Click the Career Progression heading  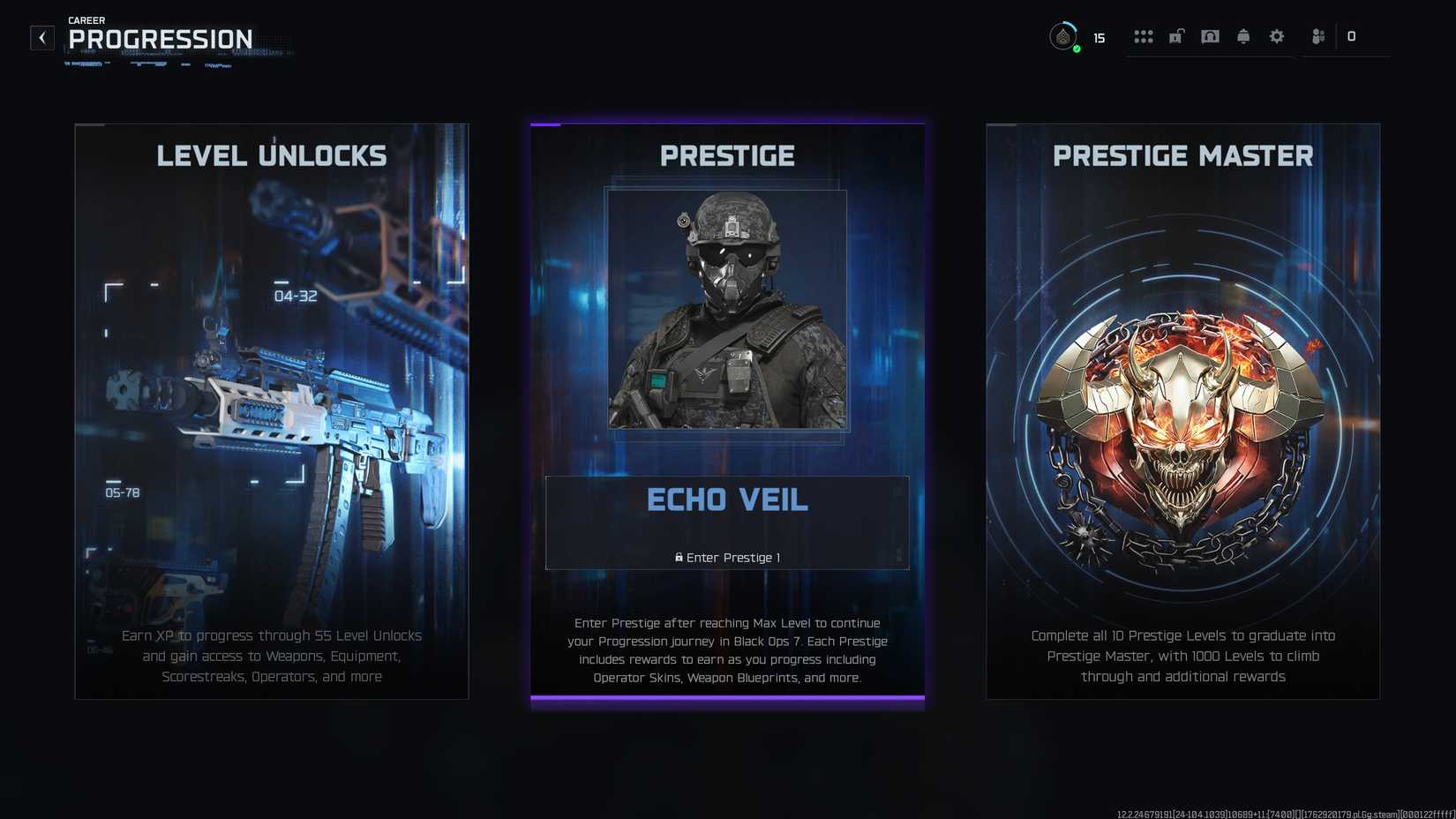pos(159,39)
